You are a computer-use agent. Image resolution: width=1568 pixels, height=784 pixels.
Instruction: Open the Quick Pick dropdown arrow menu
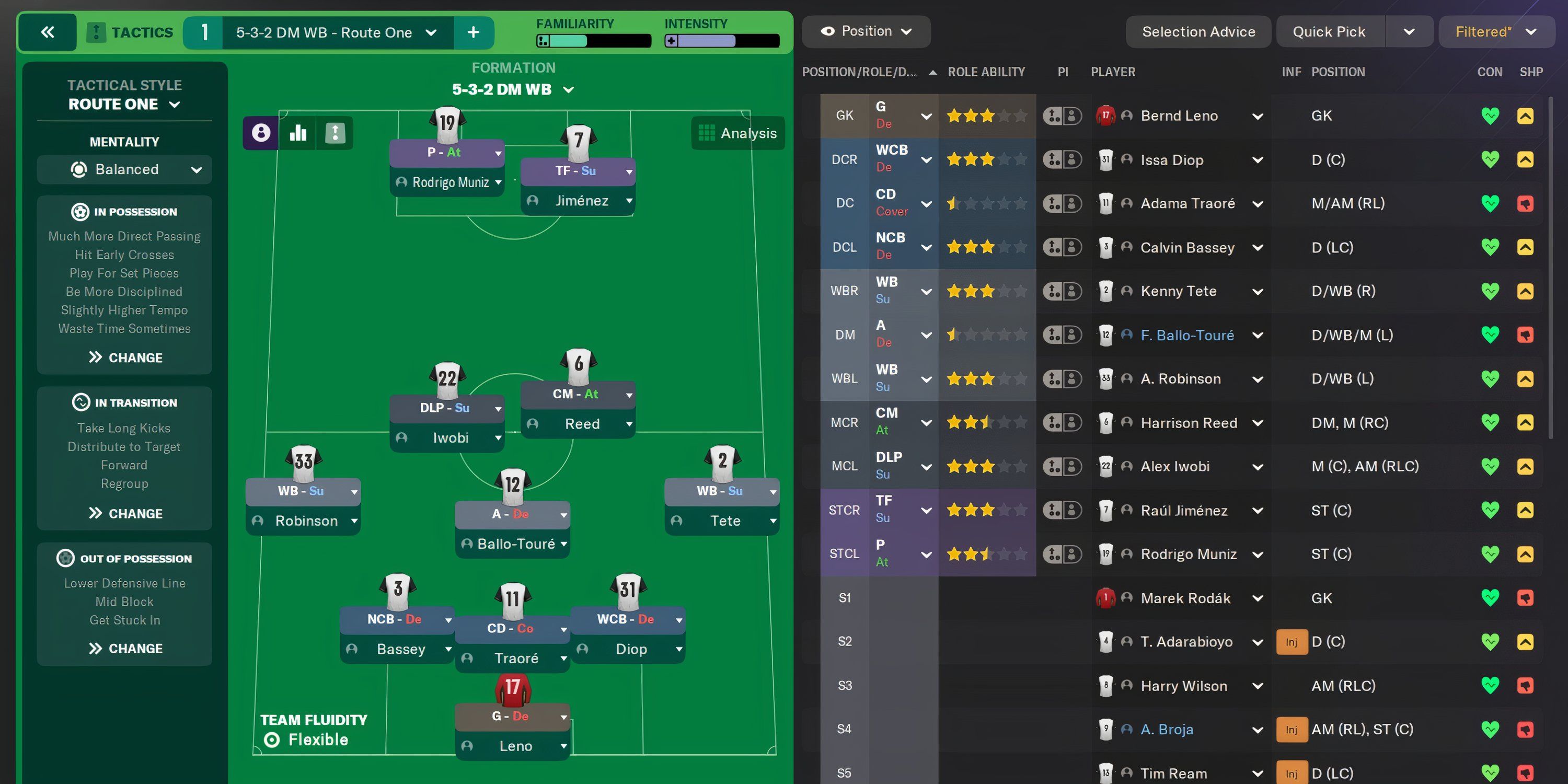1410,31
